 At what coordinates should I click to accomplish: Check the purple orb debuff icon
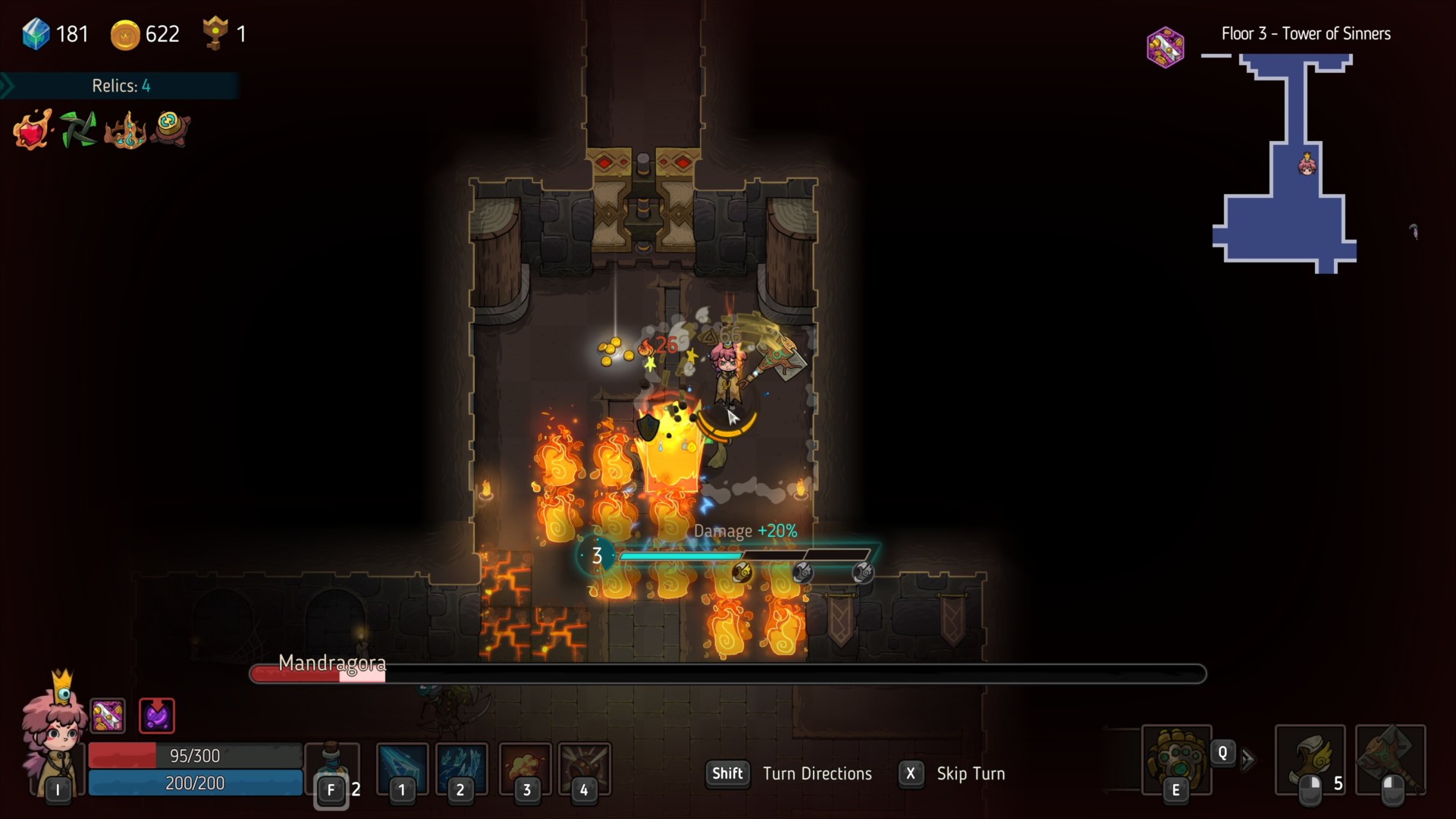(157, 715)
